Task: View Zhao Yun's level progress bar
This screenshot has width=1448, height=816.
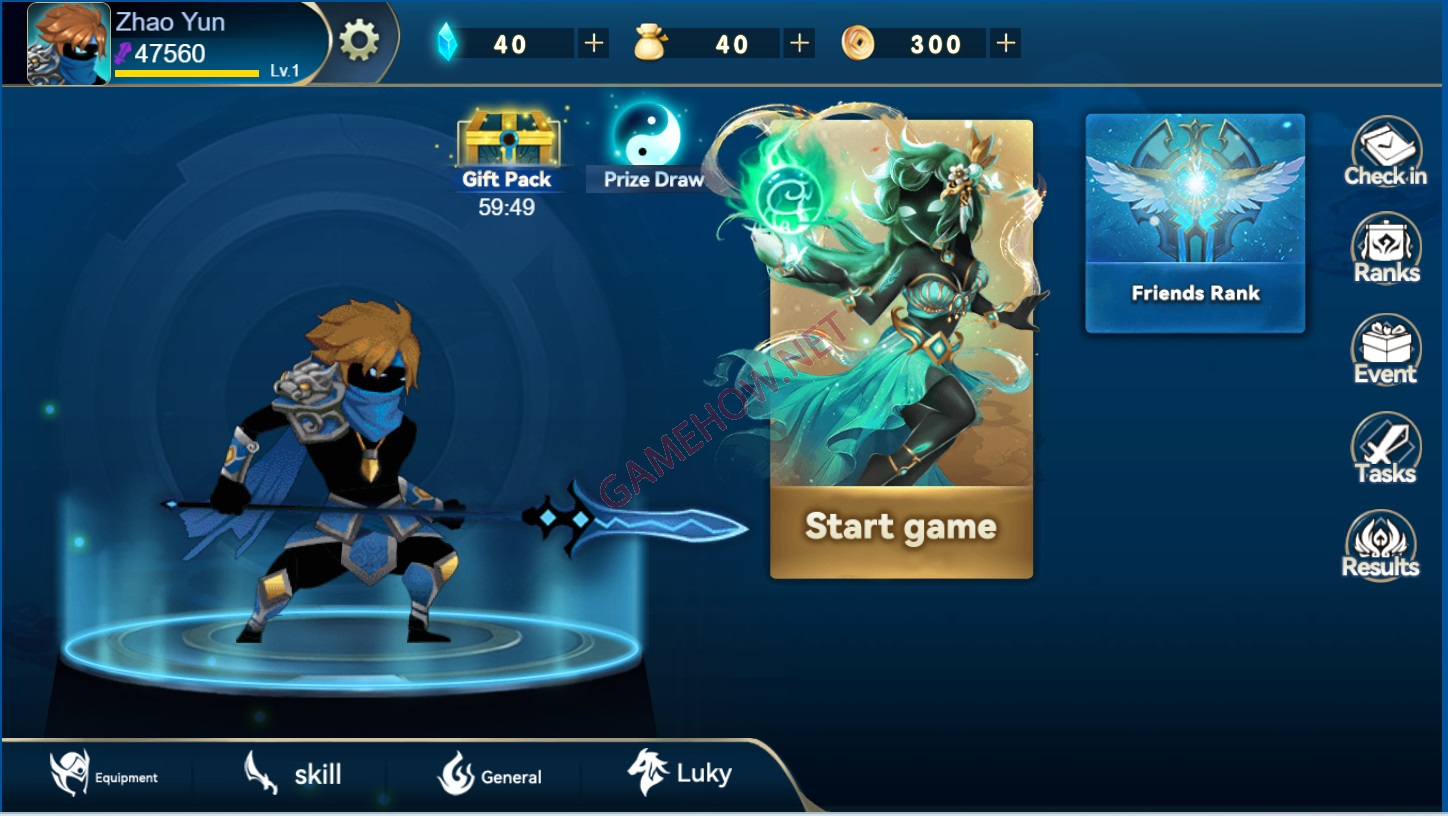Action: point(188,68)
